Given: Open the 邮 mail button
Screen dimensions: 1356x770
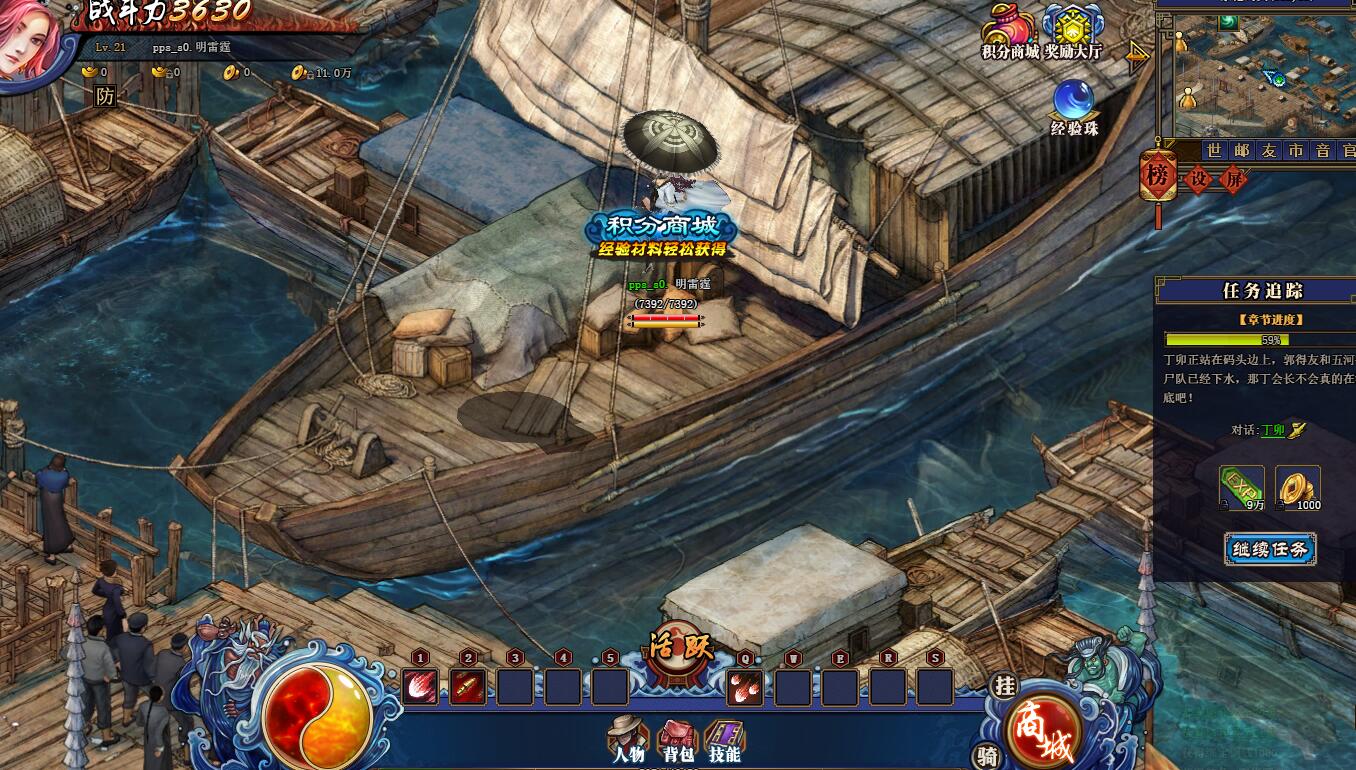Looking at the screenshot, I should [1241, 150].
